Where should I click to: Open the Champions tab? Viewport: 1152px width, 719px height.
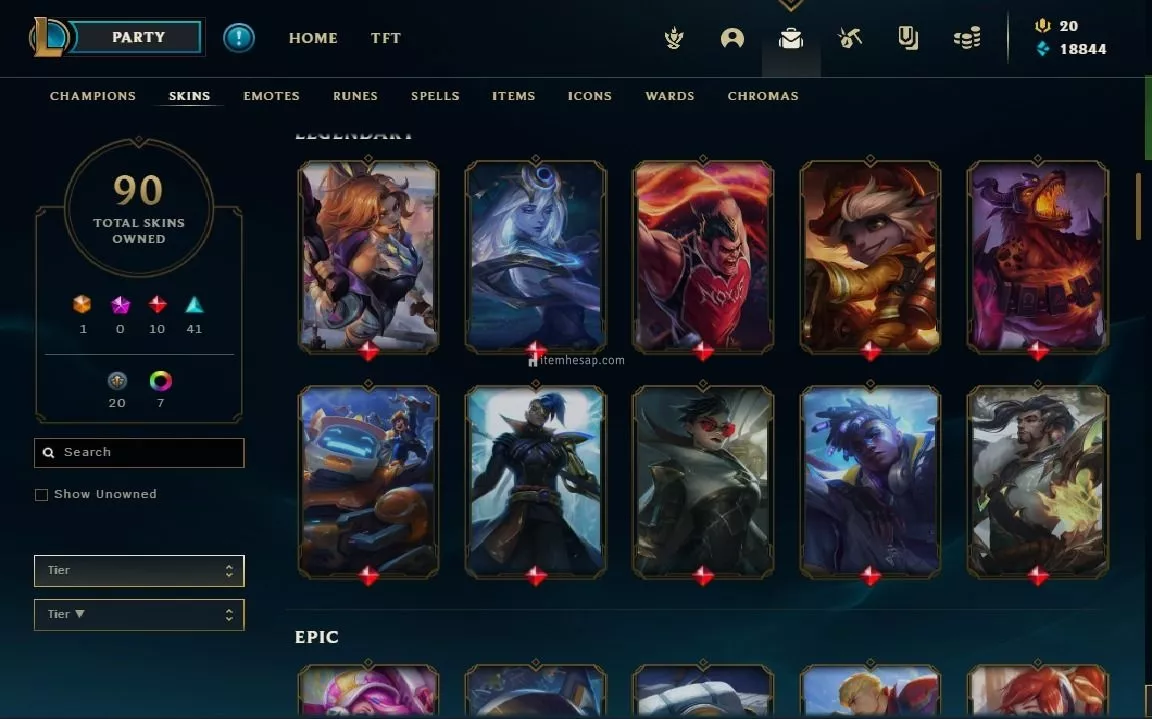pyautogui.click(x=93, y=96)
